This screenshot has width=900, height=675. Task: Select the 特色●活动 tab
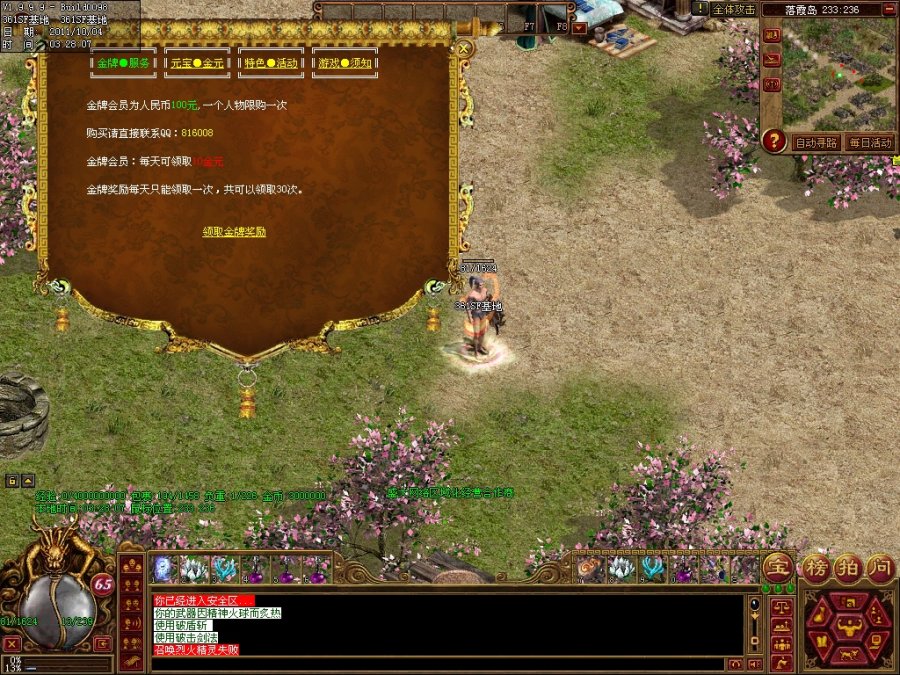tap(271, 63)
